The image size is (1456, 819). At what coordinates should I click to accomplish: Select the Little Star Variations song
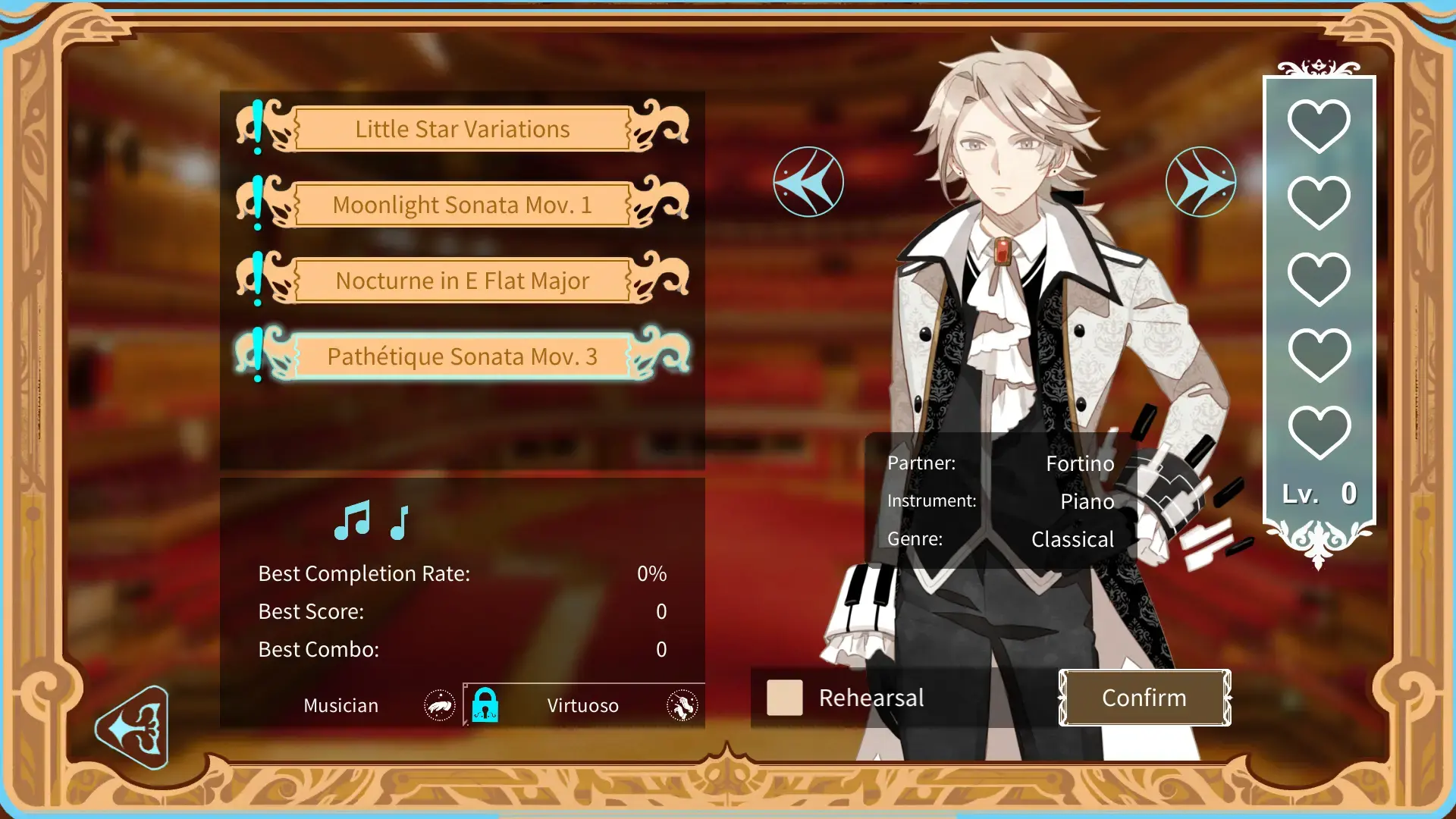pyautogui.click(x=462, y=129)
